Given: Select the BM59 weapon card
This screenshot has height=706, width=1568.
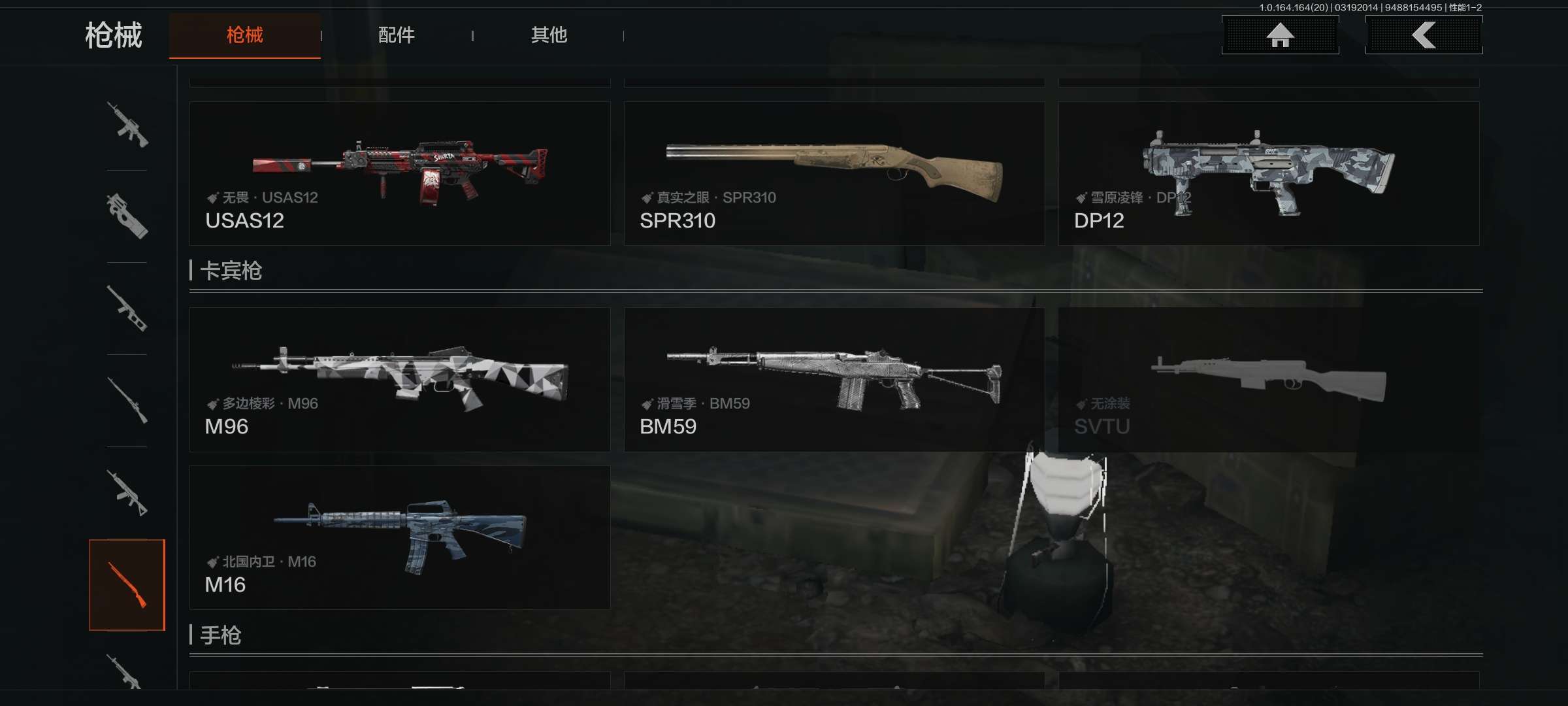Looking at the screenshot, I should [x=834, y=379].
